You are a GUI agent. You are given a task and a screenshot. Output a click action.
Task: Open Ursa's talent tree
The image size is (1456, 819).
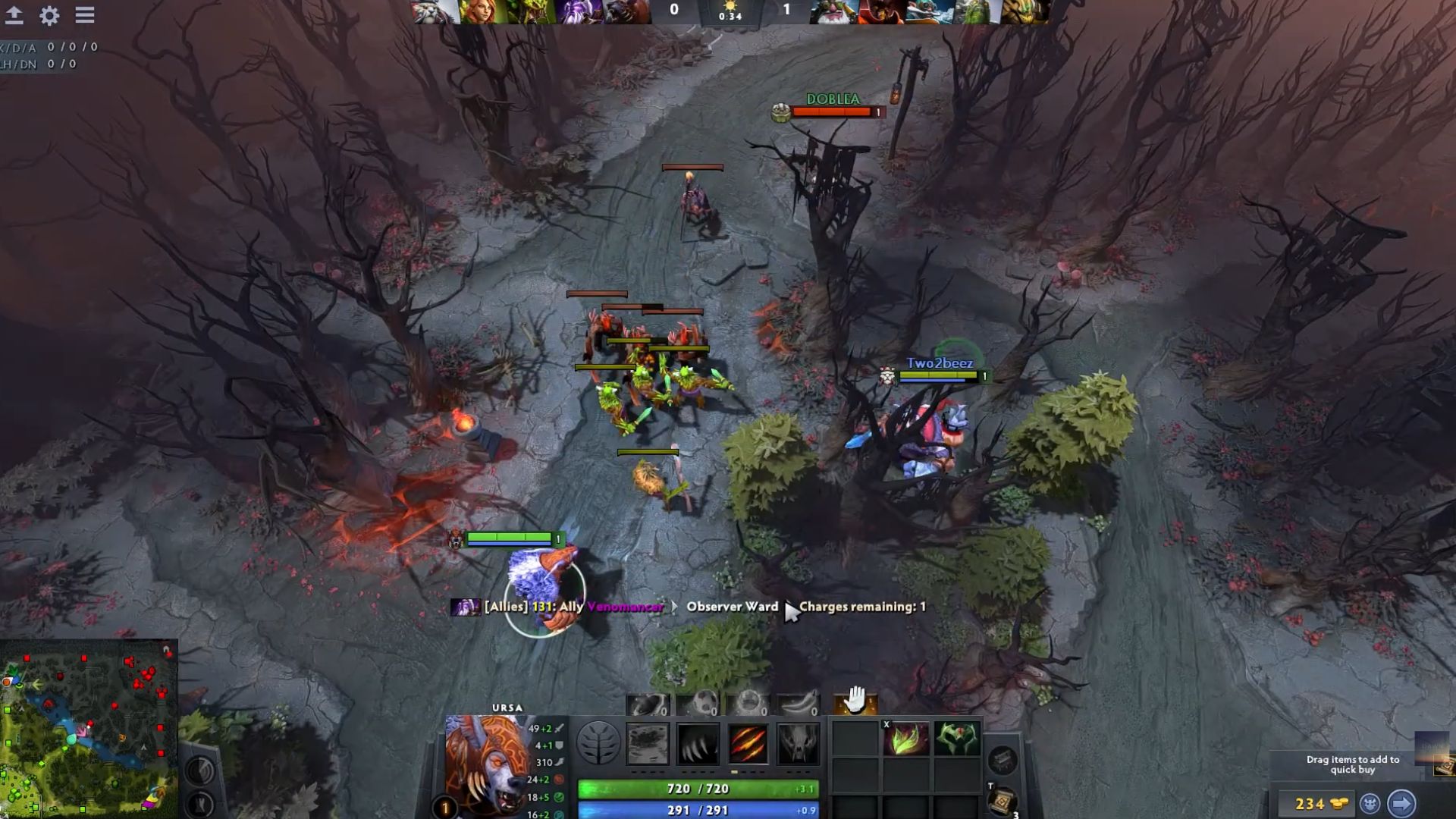(x=598, y=742)
